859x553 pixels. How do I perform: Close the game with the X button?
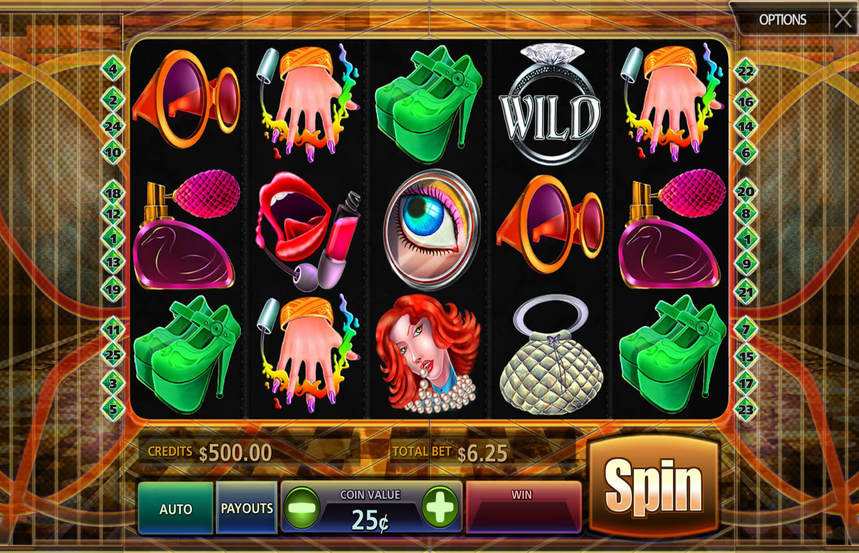[842, 17]
